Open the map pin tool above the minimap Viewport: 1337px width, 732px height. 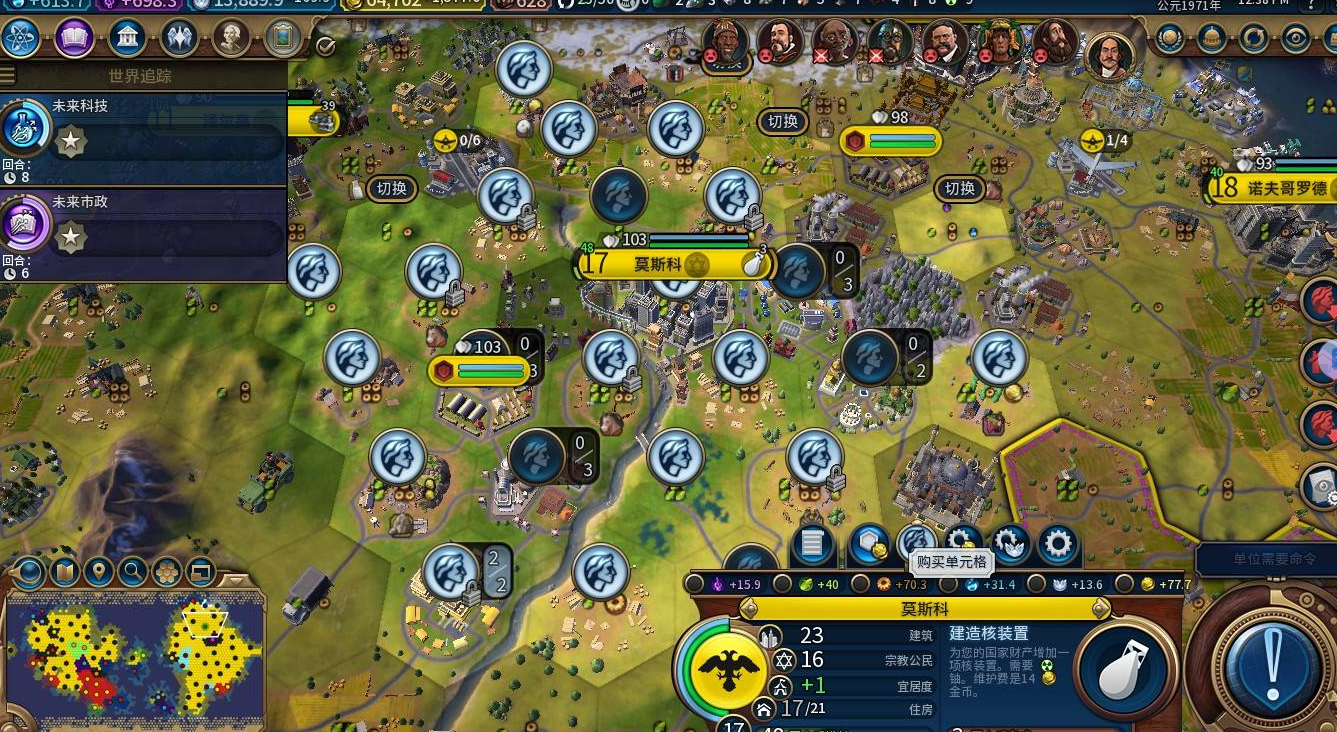[98, 572]
